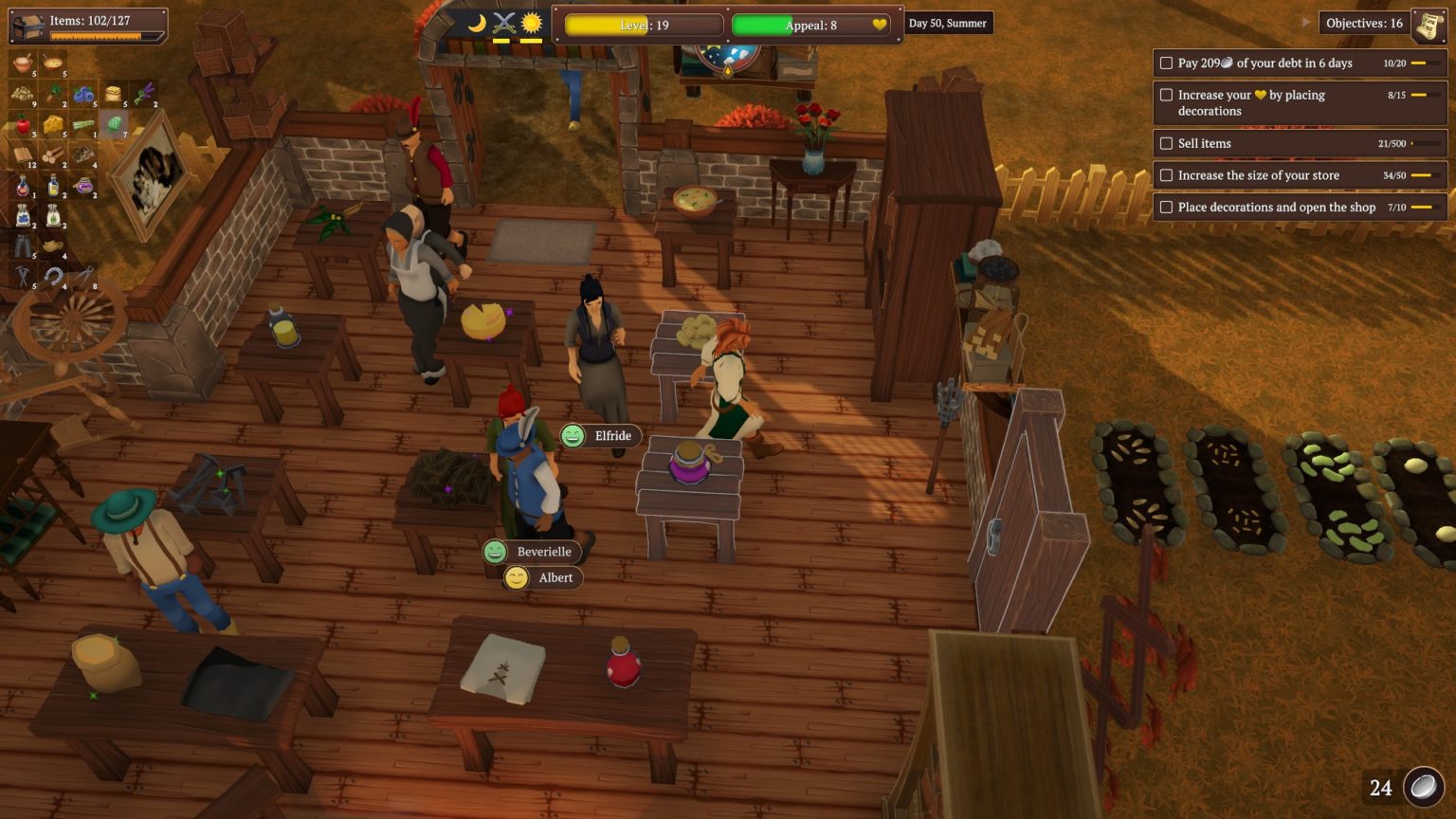Select the green leafy item slot
Screen dimensions: 1456x819
pos(114,124)
